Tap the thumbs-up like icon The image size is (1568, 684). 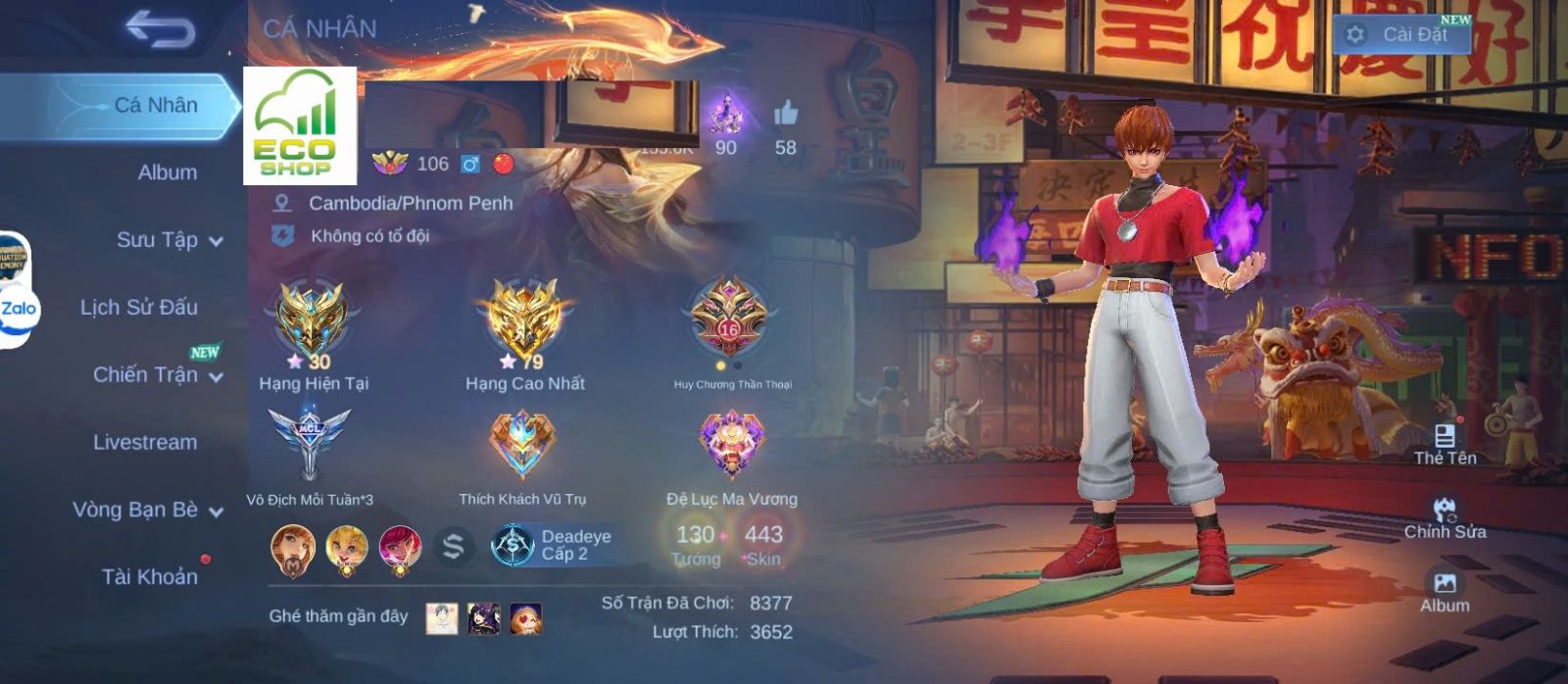785,116
